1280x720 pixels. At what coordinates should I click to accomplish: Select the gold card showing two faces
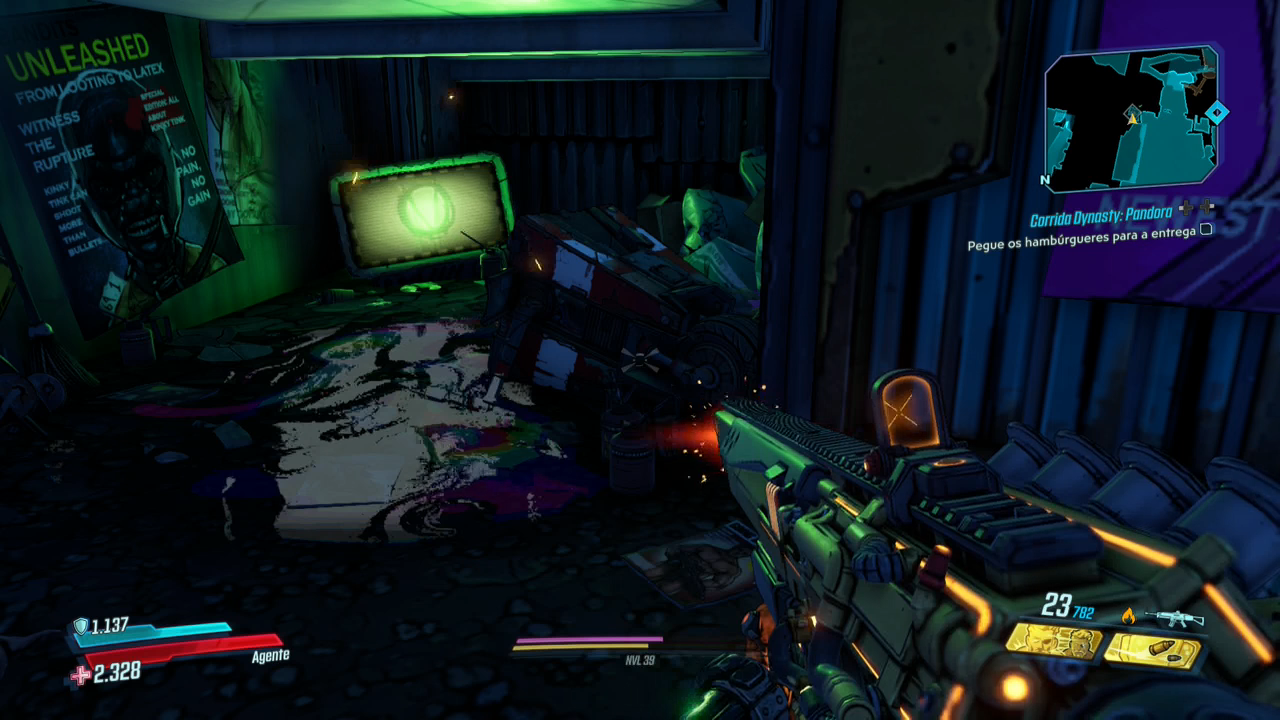1053,642
